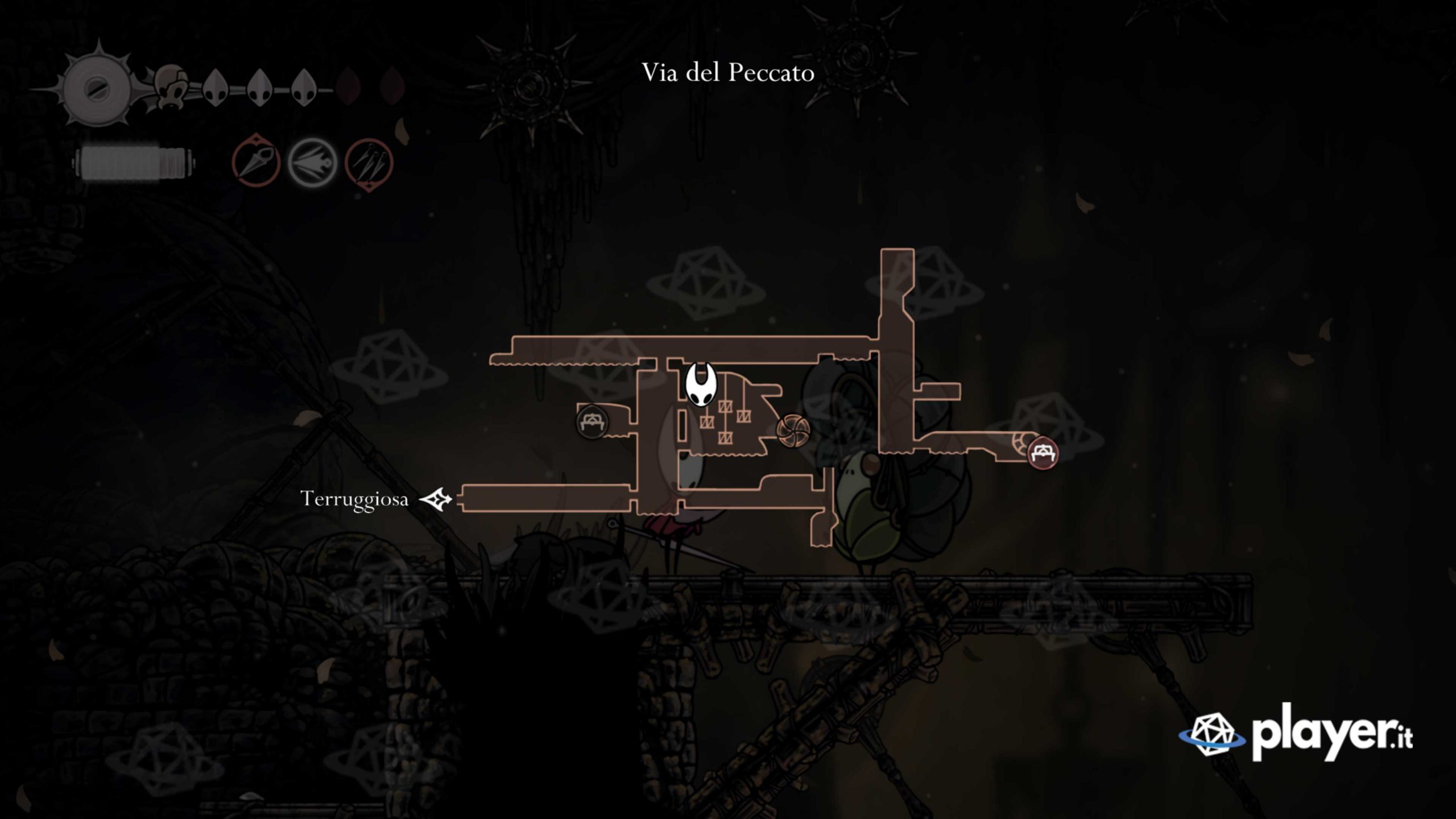Select the glowing silk dash skill icon
Viewport: 1456px width, 819px height.
pos(312,163)
